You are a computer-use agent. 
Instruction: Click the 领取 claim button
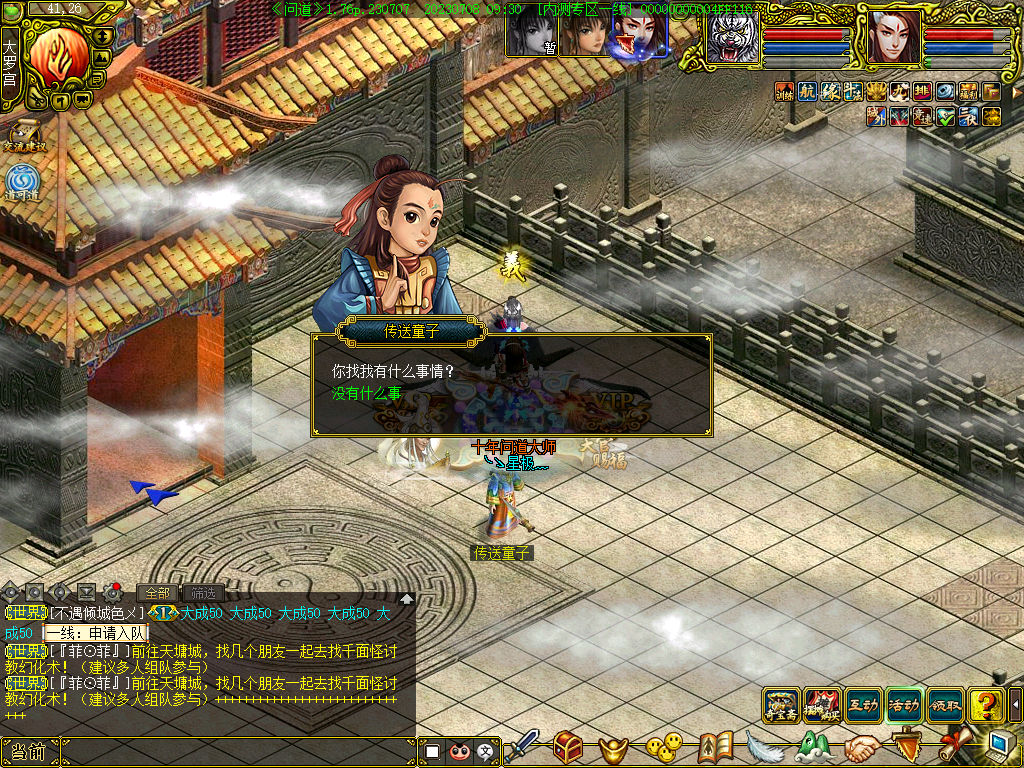click(x=945, y=705)
